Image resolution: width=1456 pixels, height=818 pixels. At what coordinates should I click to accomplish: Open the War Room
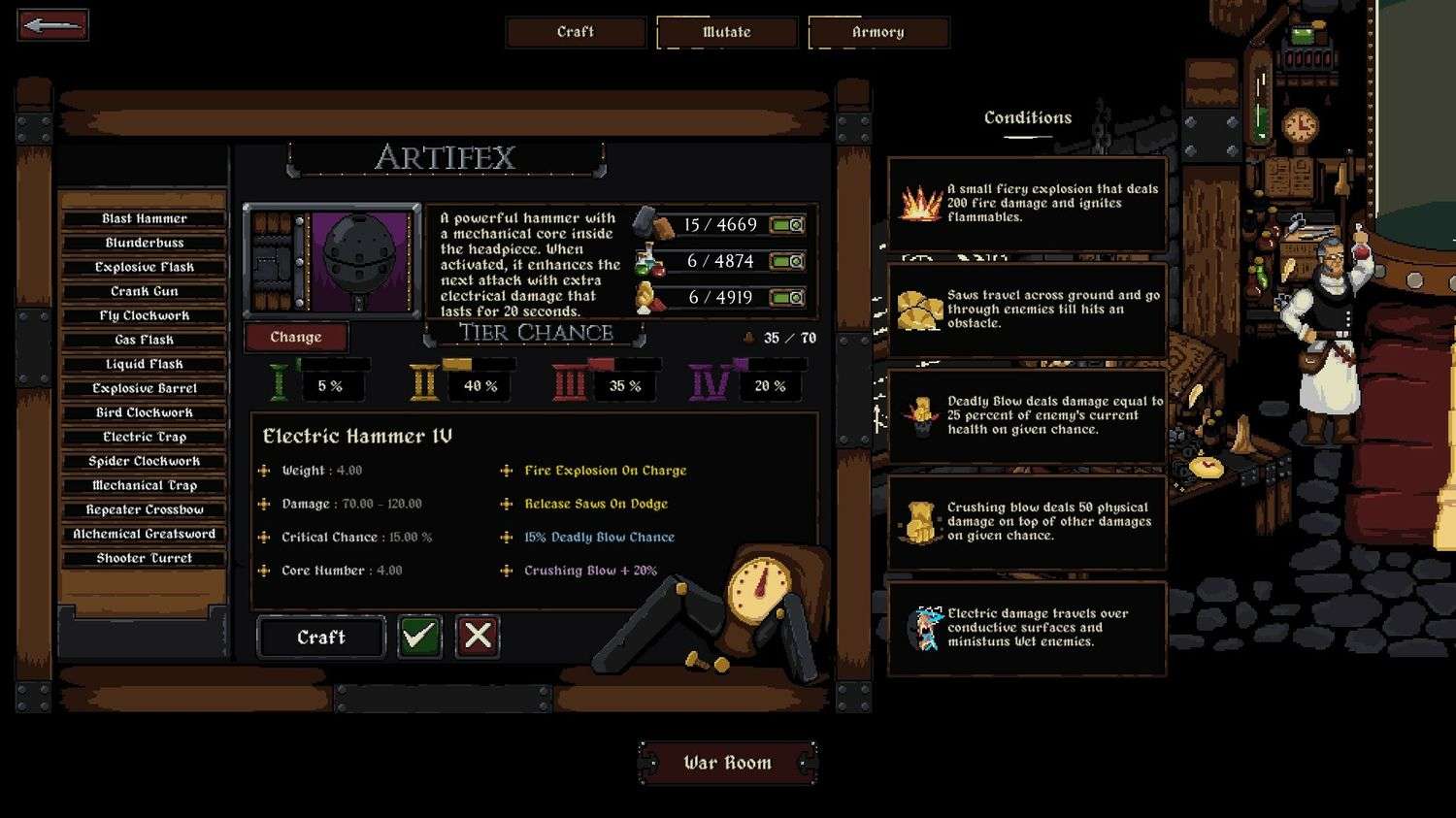727,763
